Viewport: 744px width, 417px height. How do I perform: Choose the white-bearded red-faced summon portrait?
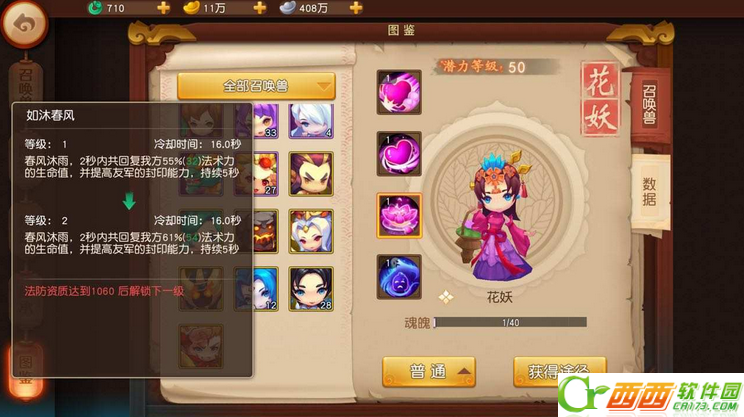[311, 231]
